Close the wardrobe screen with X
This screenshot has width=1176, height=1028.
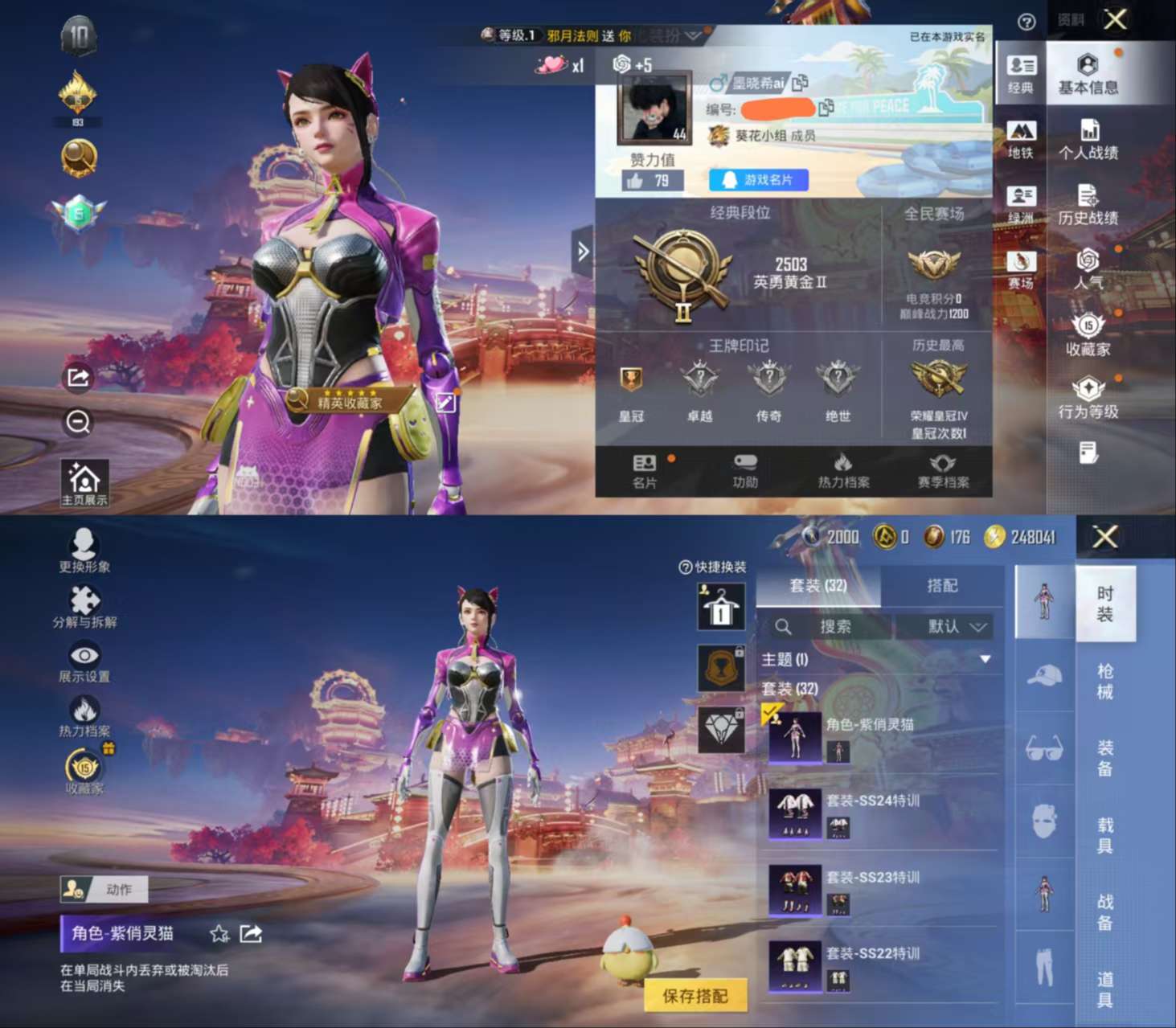click(x=1105, y=537)
